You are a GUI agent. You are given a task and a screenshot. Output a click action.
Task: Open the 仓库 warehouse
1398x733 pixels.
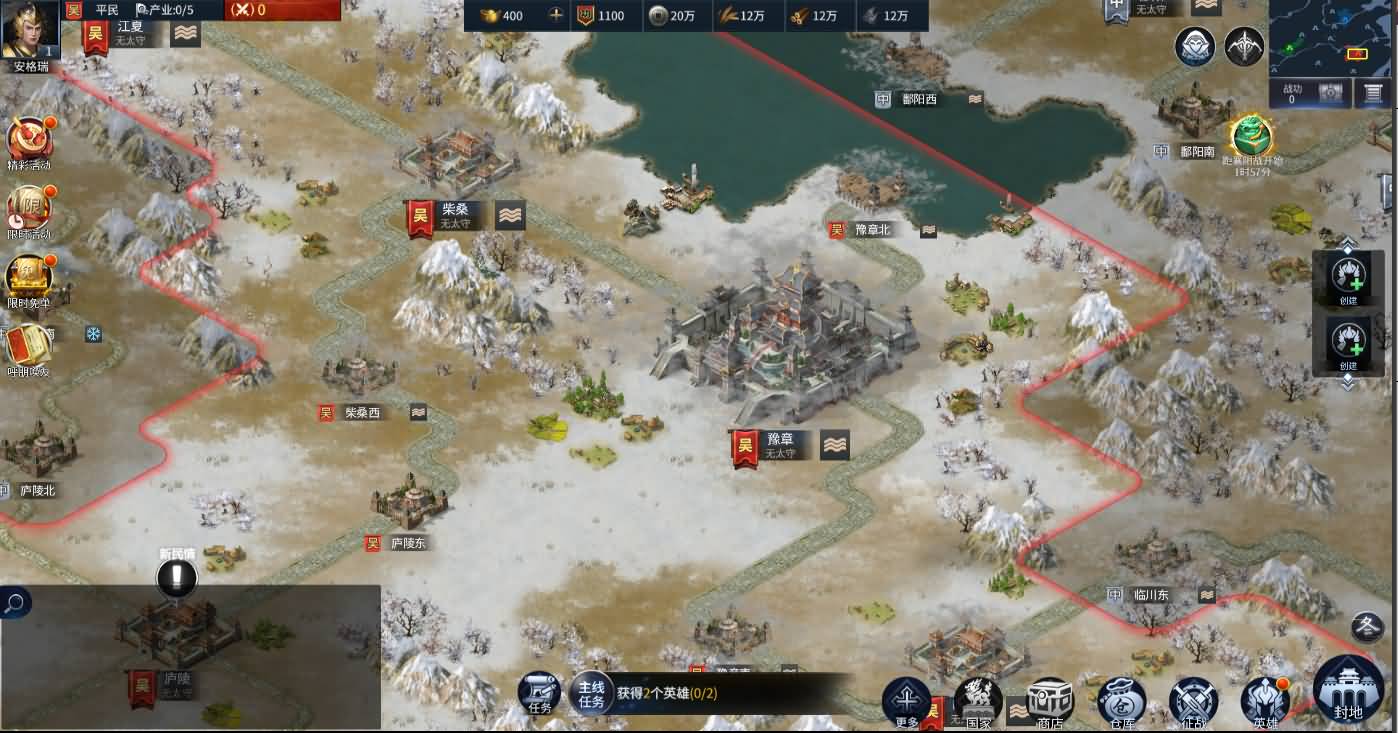[1121, 700]
